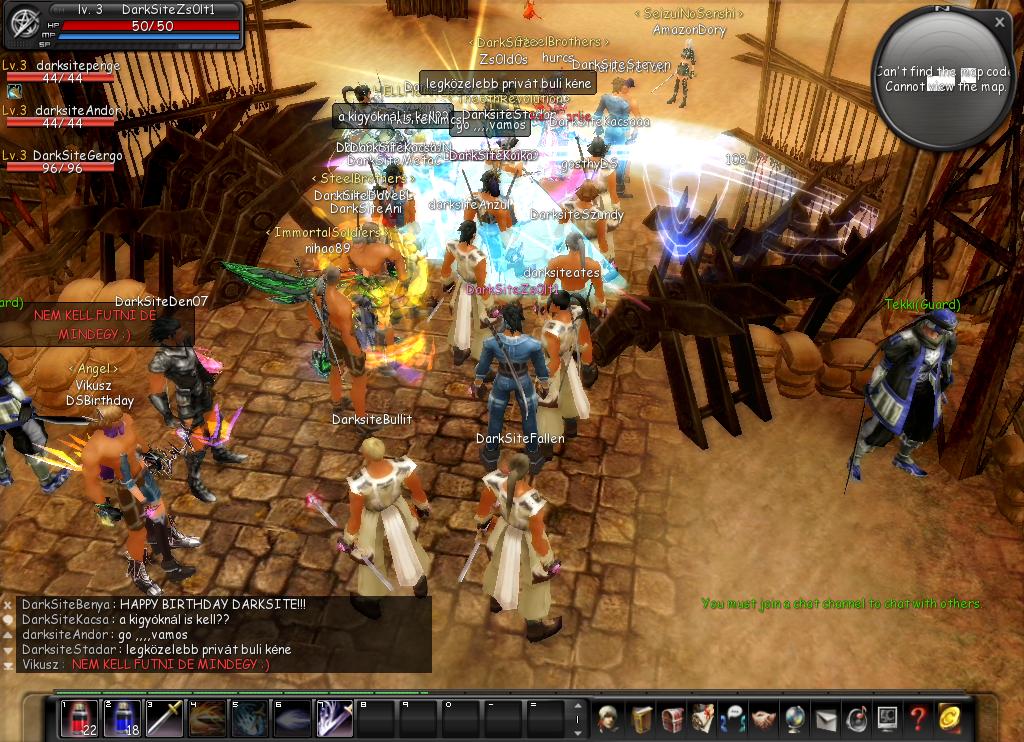Use the blue MP potion in slot 2
Image resolution: width=1024 pixels, height=742 pixels.
(x=121, y=717)
